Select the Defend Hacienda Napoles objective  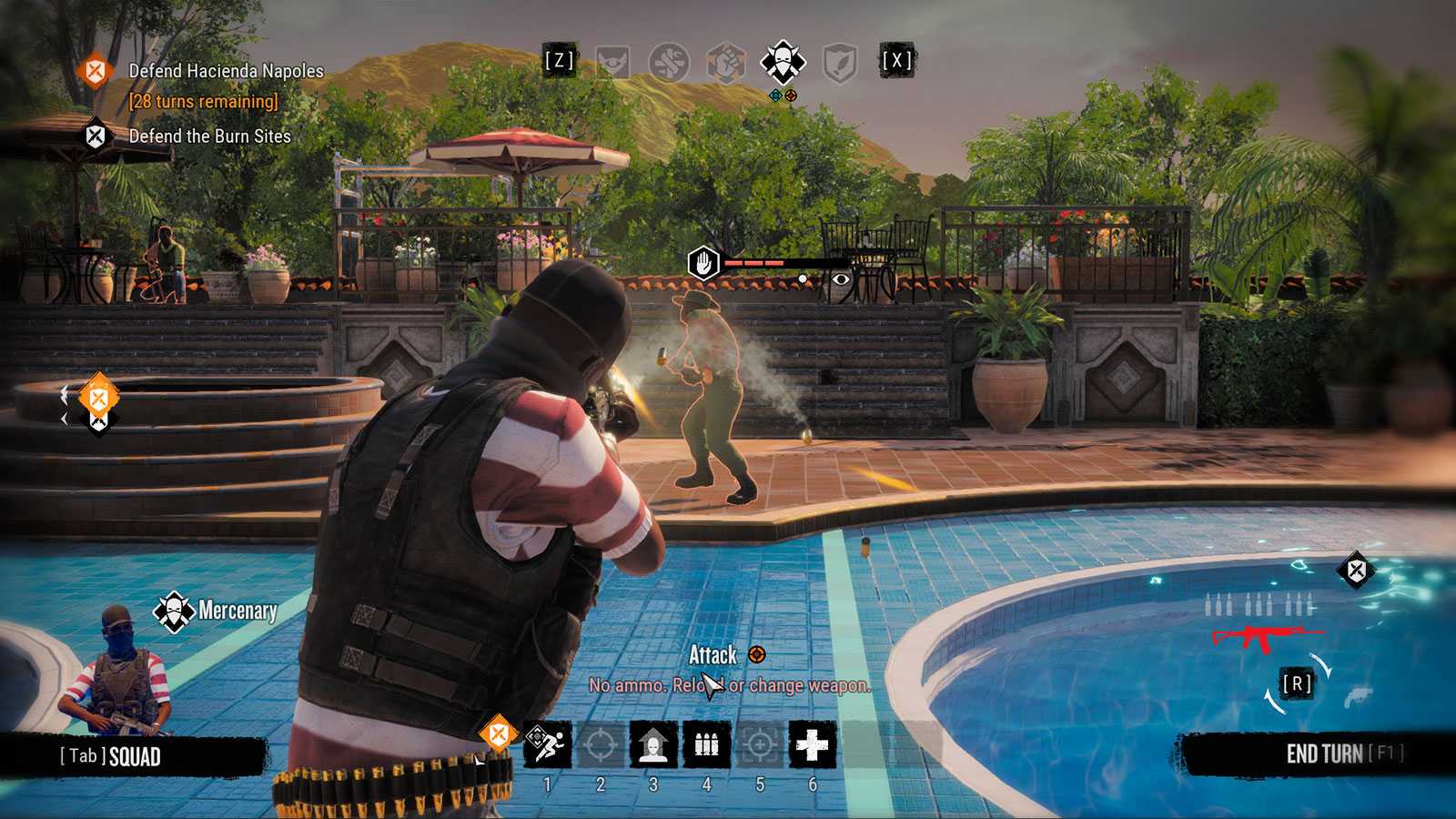(x=226, y=71)
